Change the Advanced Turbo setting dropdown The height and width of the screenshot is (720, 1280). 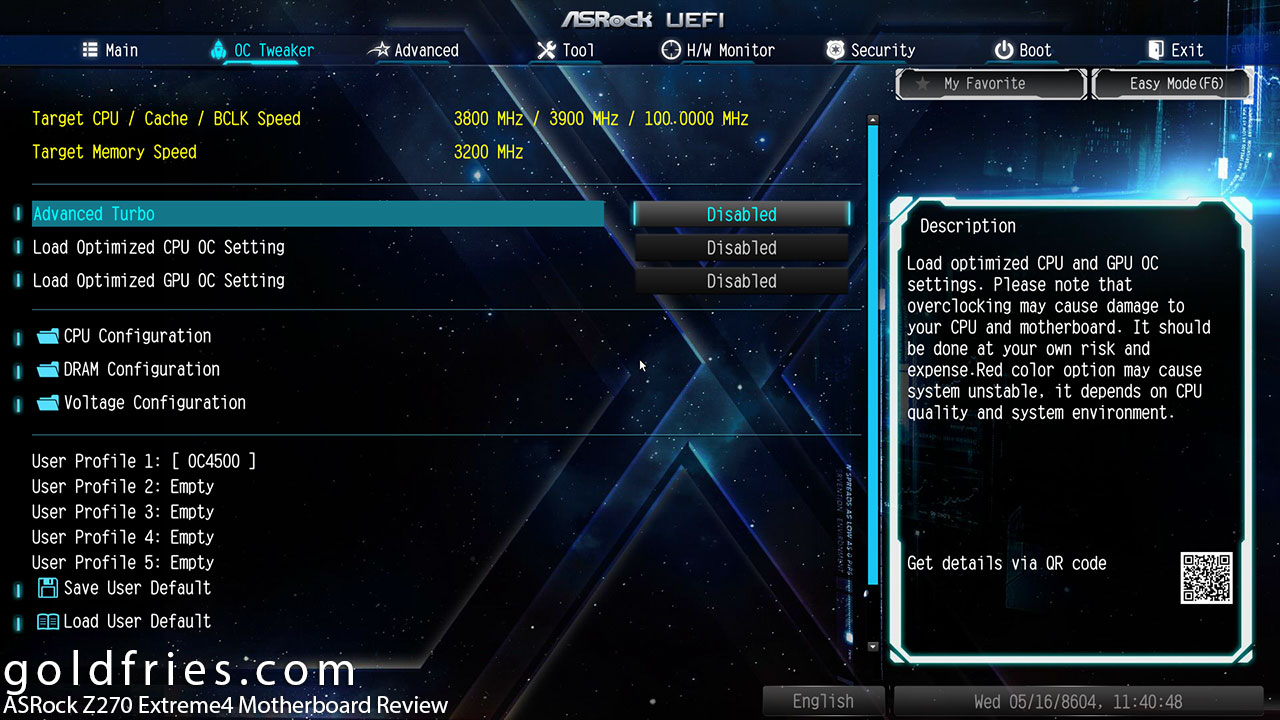click(x=741, y=214)
